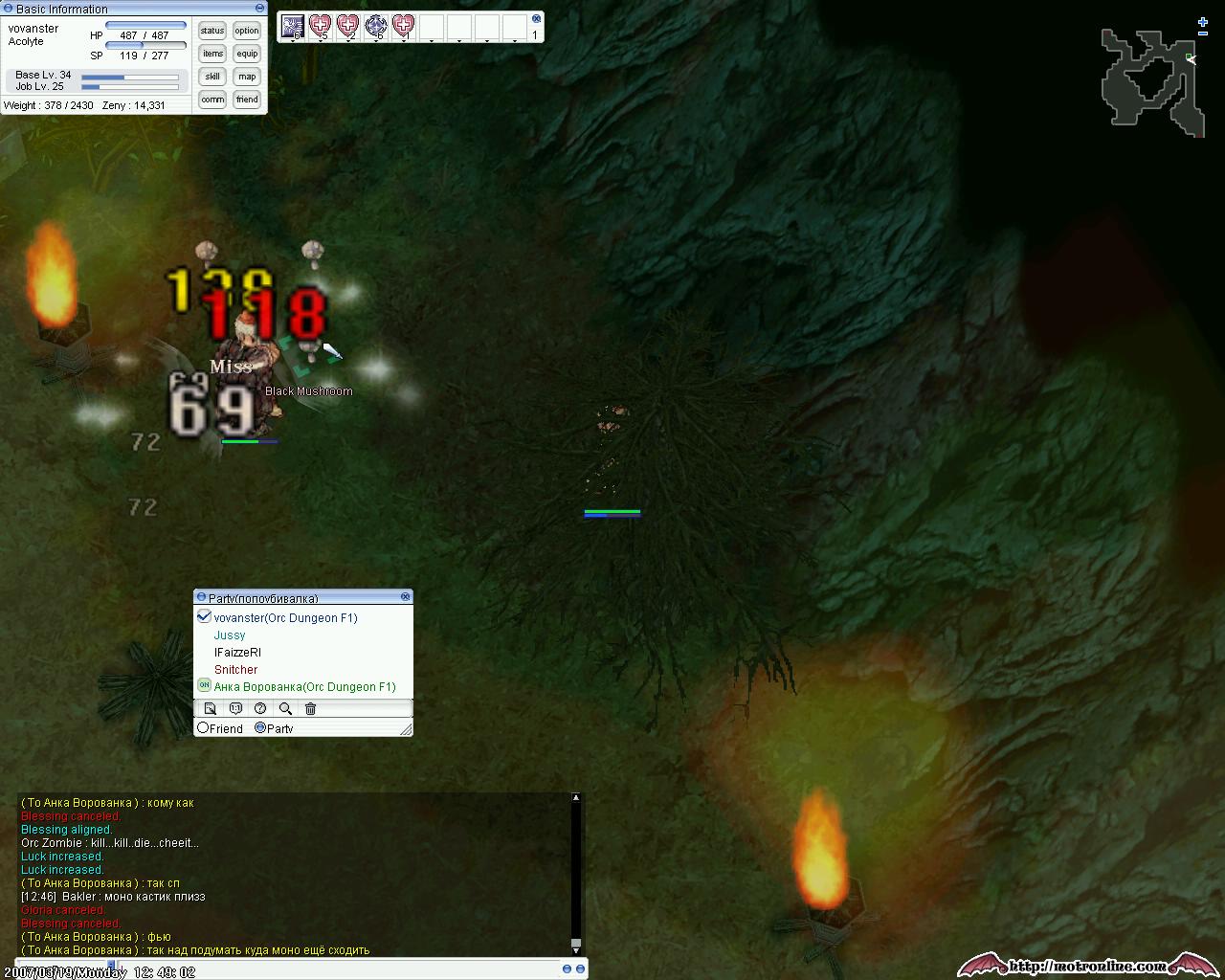Screen dimensions: 1225x980
Task: Click the trash can icon in Party window
Action: (310, 709)
